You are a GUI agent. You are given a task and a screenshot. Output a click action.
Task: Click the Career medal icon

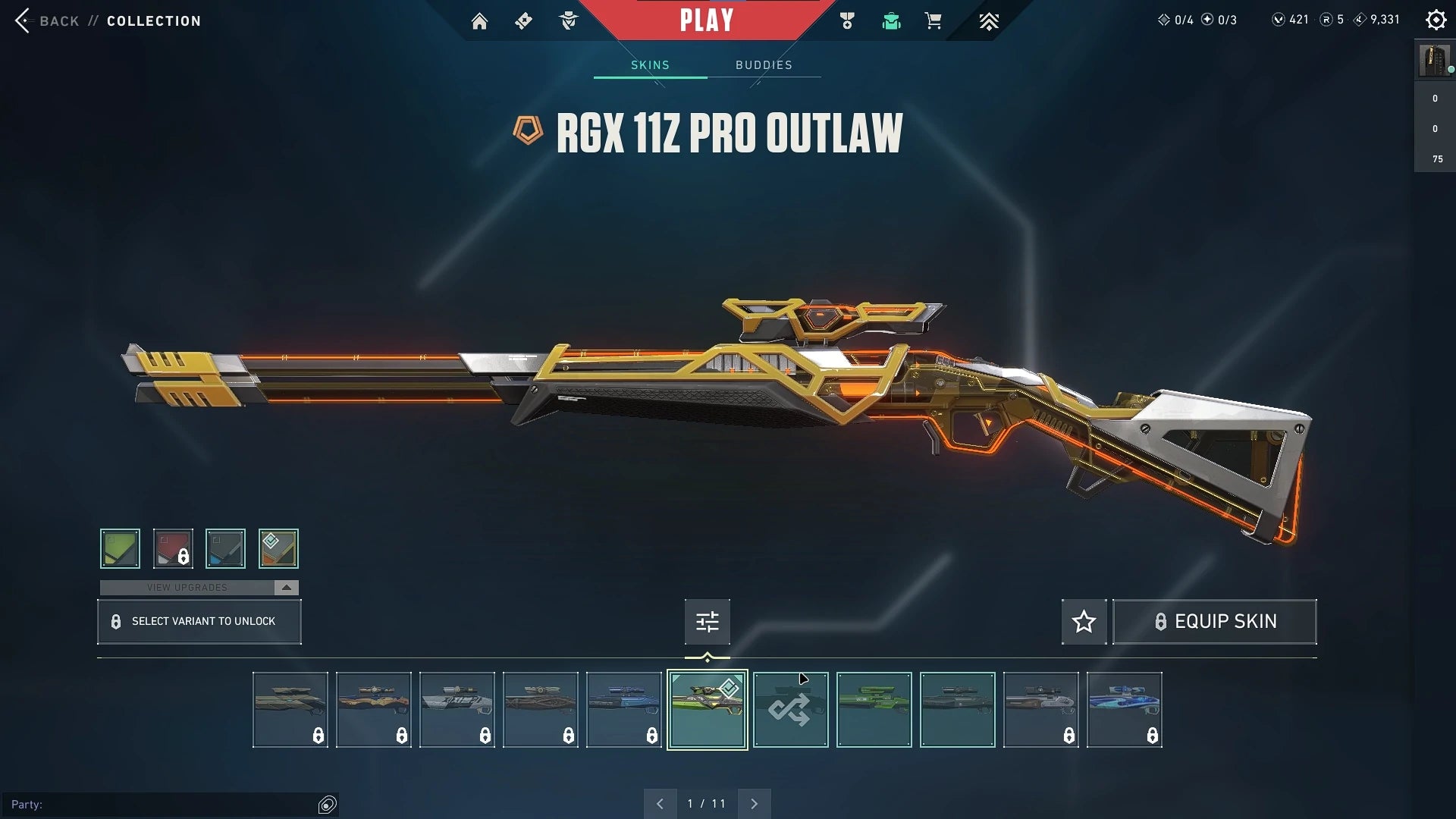pos(847,20)
